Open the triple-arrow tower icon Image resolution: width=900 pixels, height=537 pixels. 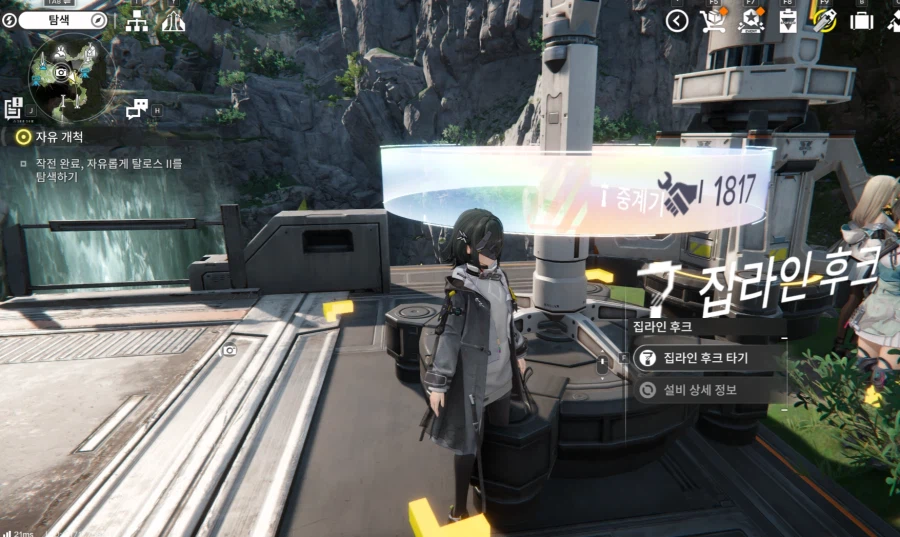pos(172,21)
